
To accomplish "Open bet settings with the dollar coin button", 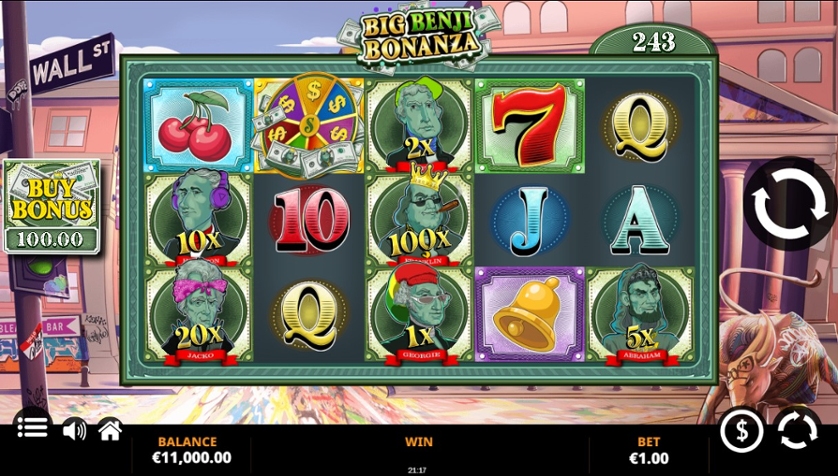I will (x=742, y=431).
